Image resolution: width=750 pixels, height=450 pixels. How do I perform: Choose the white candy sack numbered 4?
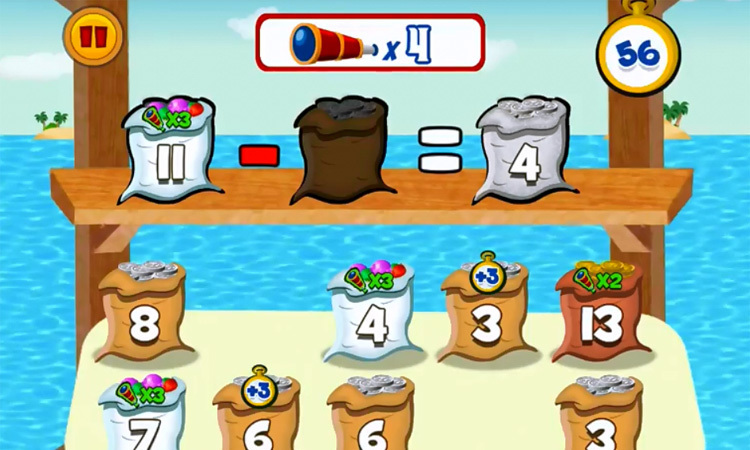pos(370,318)
